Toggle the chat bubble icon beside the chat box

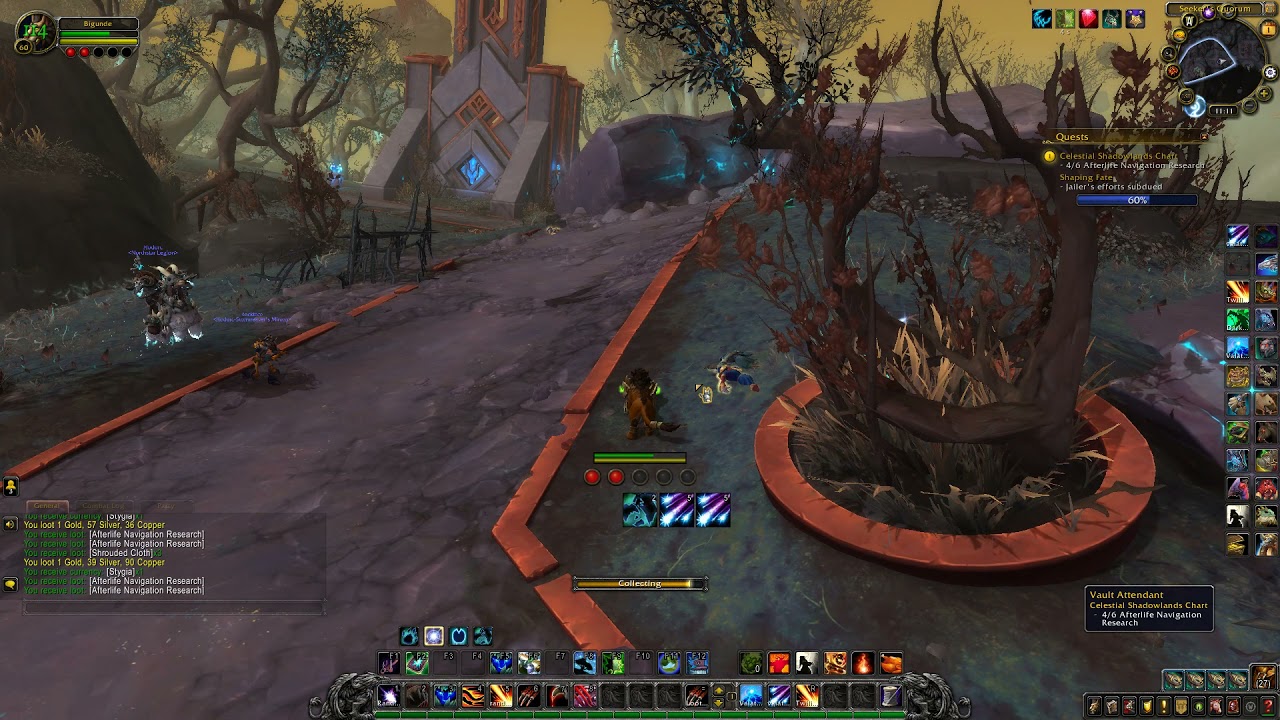[x=10, y=584]
